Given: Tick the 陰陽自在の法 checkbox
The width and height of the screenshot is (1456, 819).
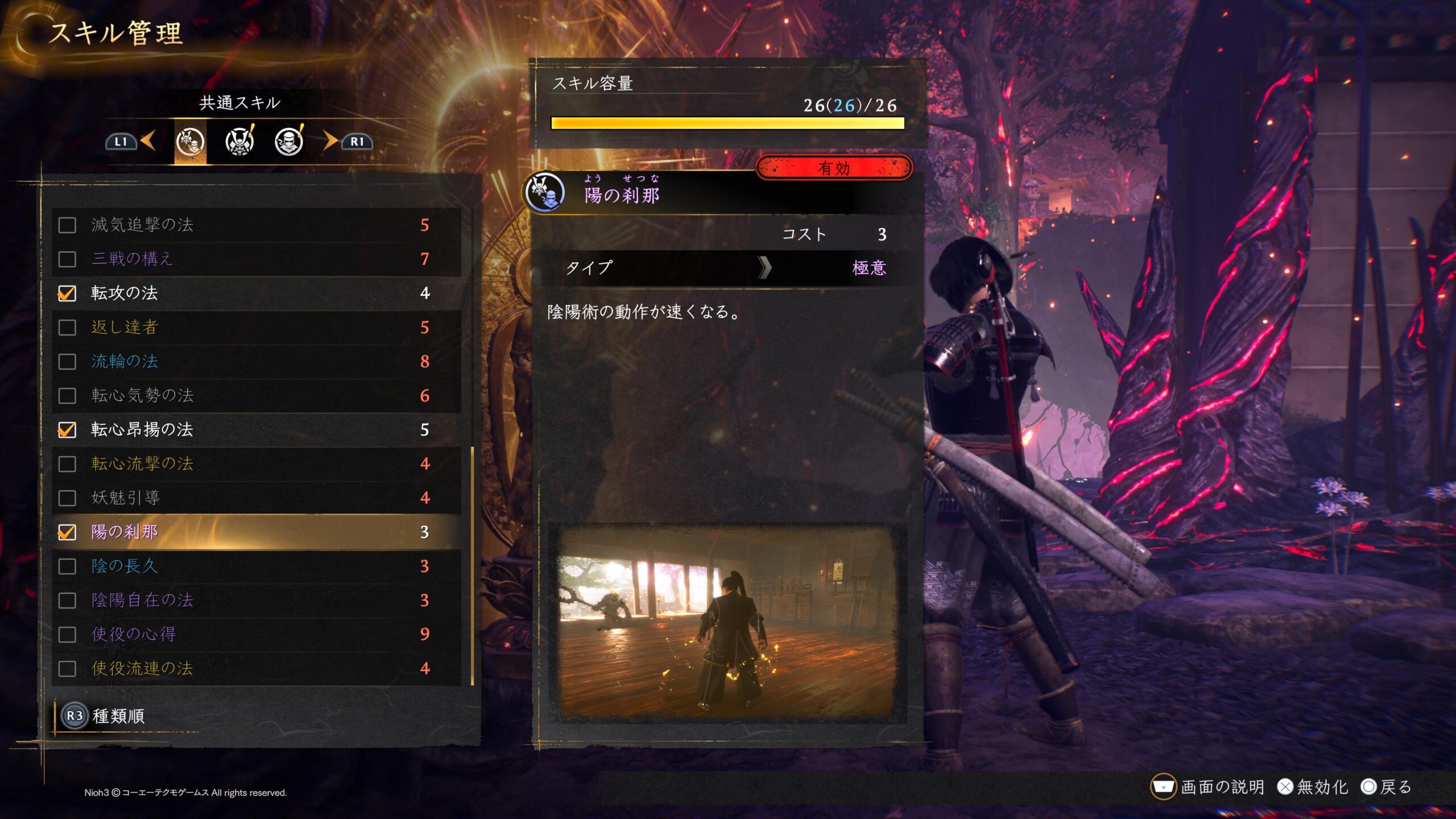Looking at the screenshot, I should (x=67, y=601).
